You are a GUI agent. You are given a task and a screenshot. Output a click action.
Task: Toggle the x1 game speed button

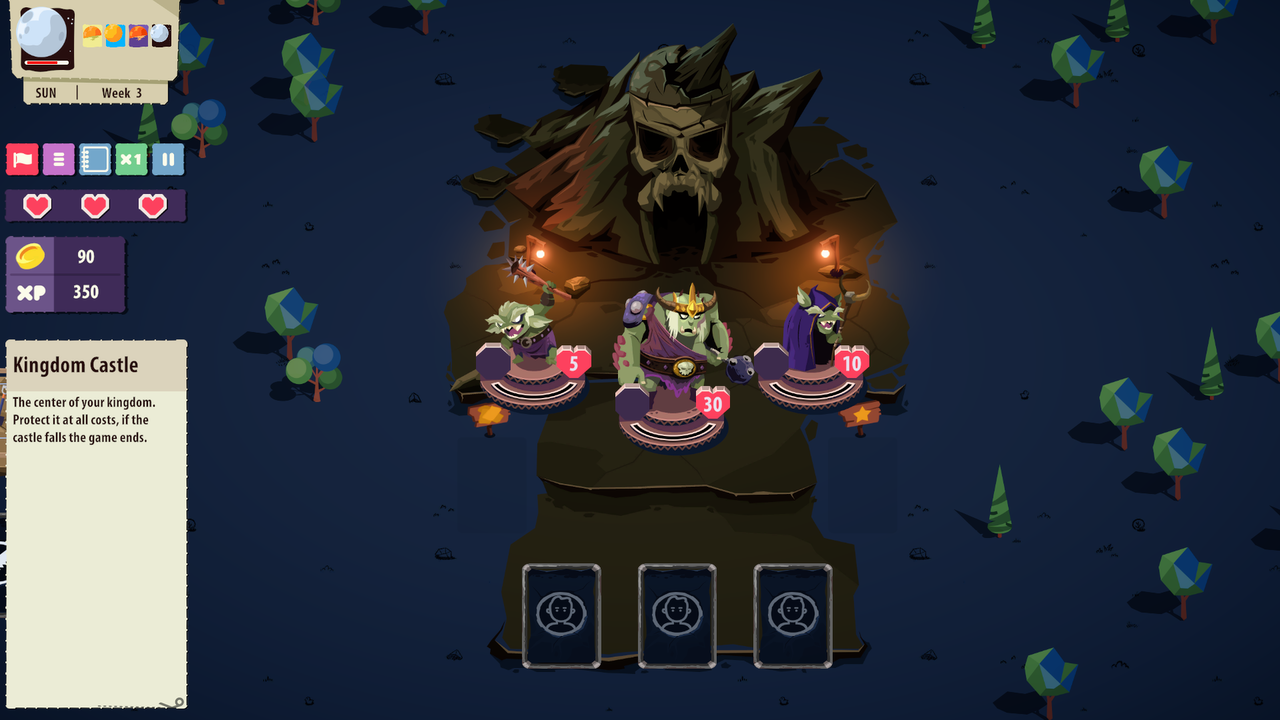[131, 159]
